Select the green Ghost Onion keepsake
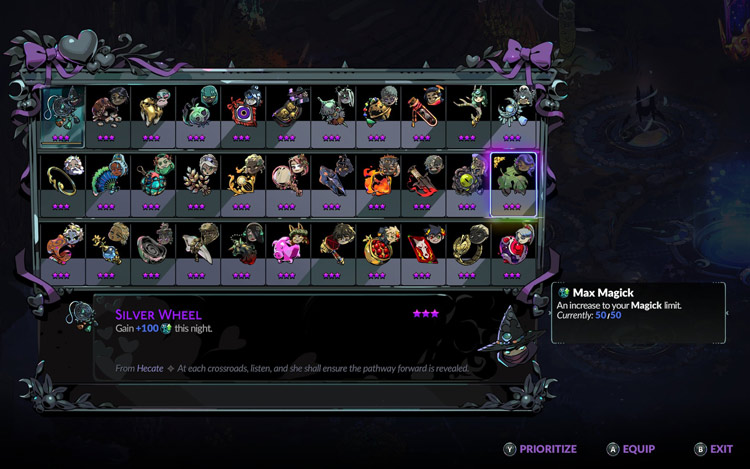The height and width of the screenshot is (469, 750). coord(195,111)
